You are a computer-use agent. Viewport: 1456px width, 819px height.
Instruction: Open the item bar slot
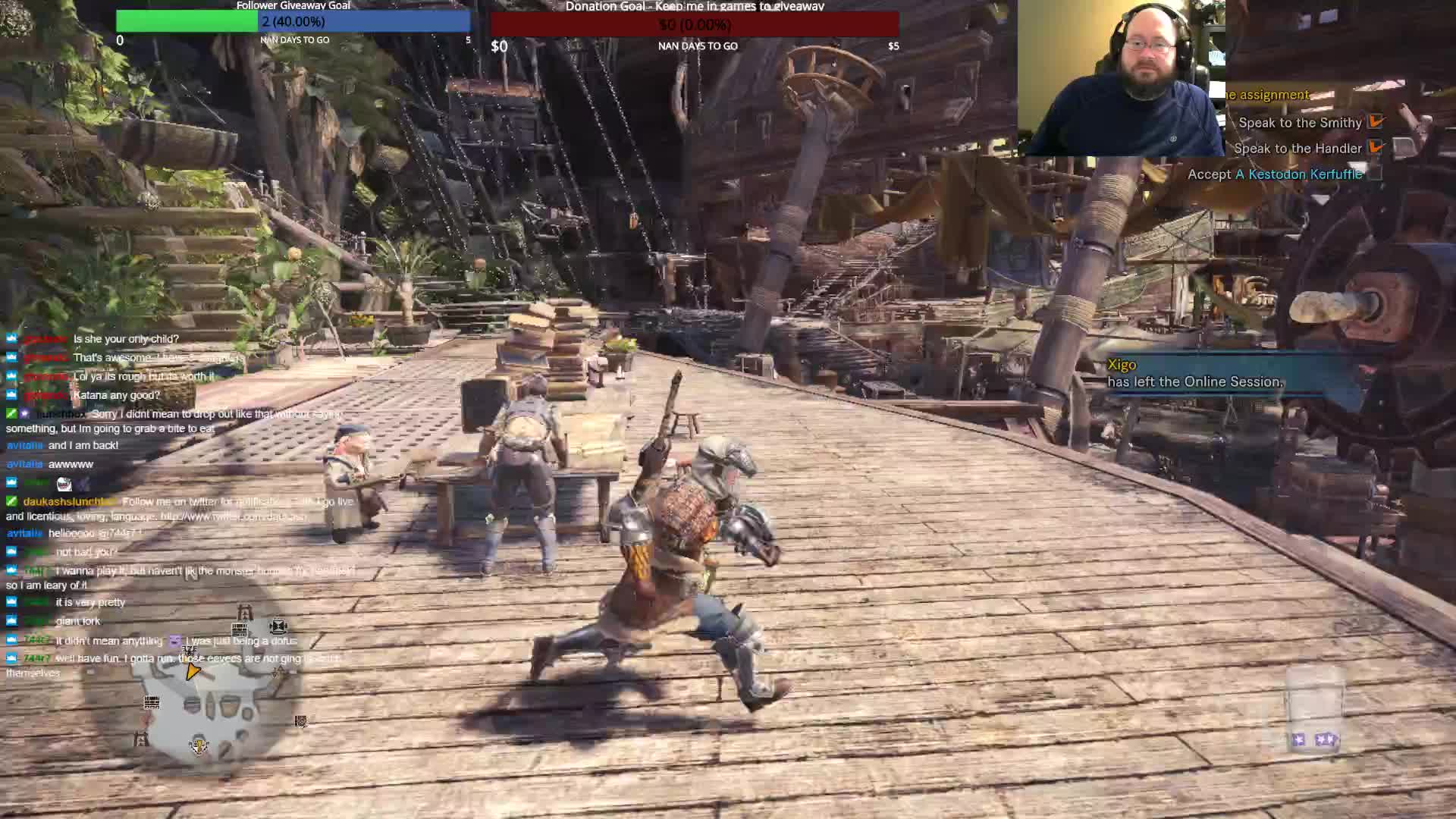tap(1316, 711)
